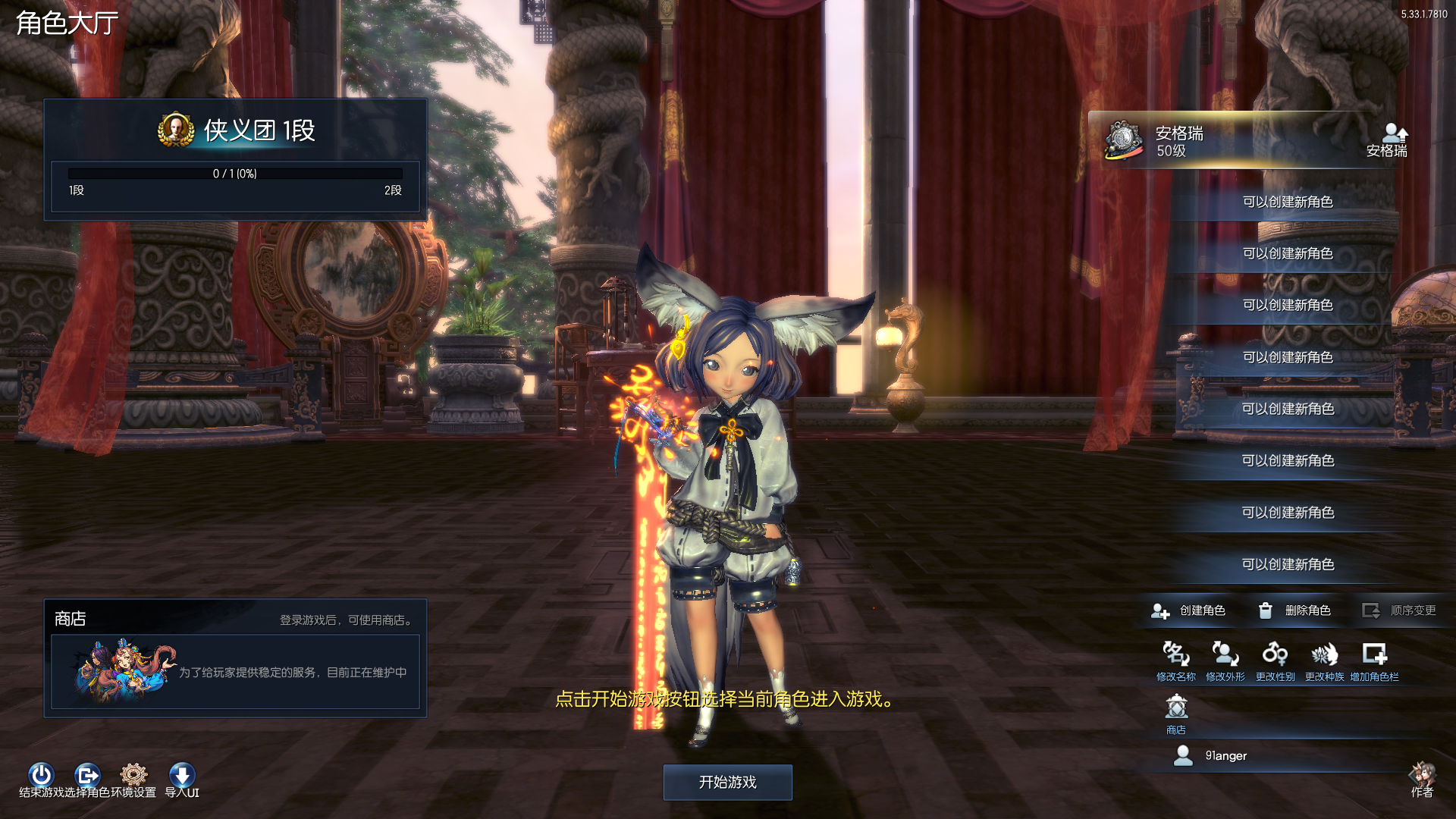
Task: Click the 侠义团 1段 rank panel
Action: pos(235,130)
